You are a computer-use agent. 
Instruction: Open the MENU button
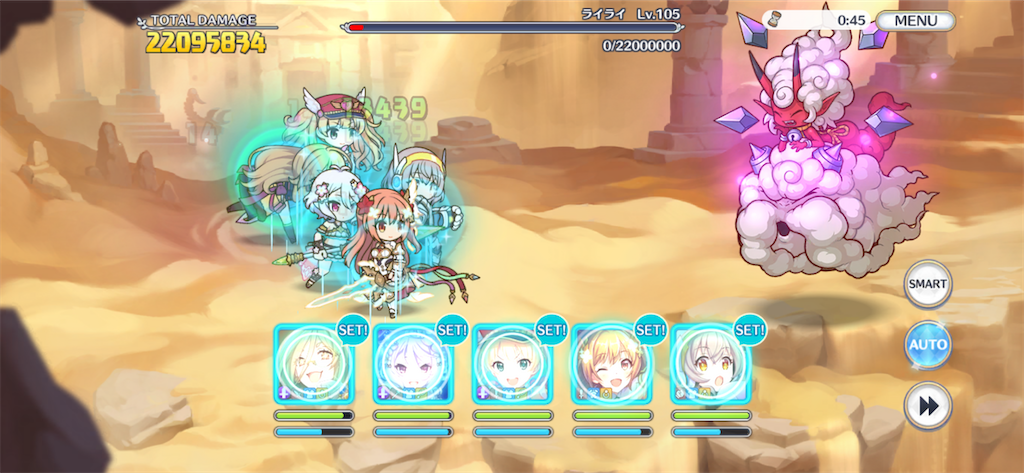pos(916,20)
